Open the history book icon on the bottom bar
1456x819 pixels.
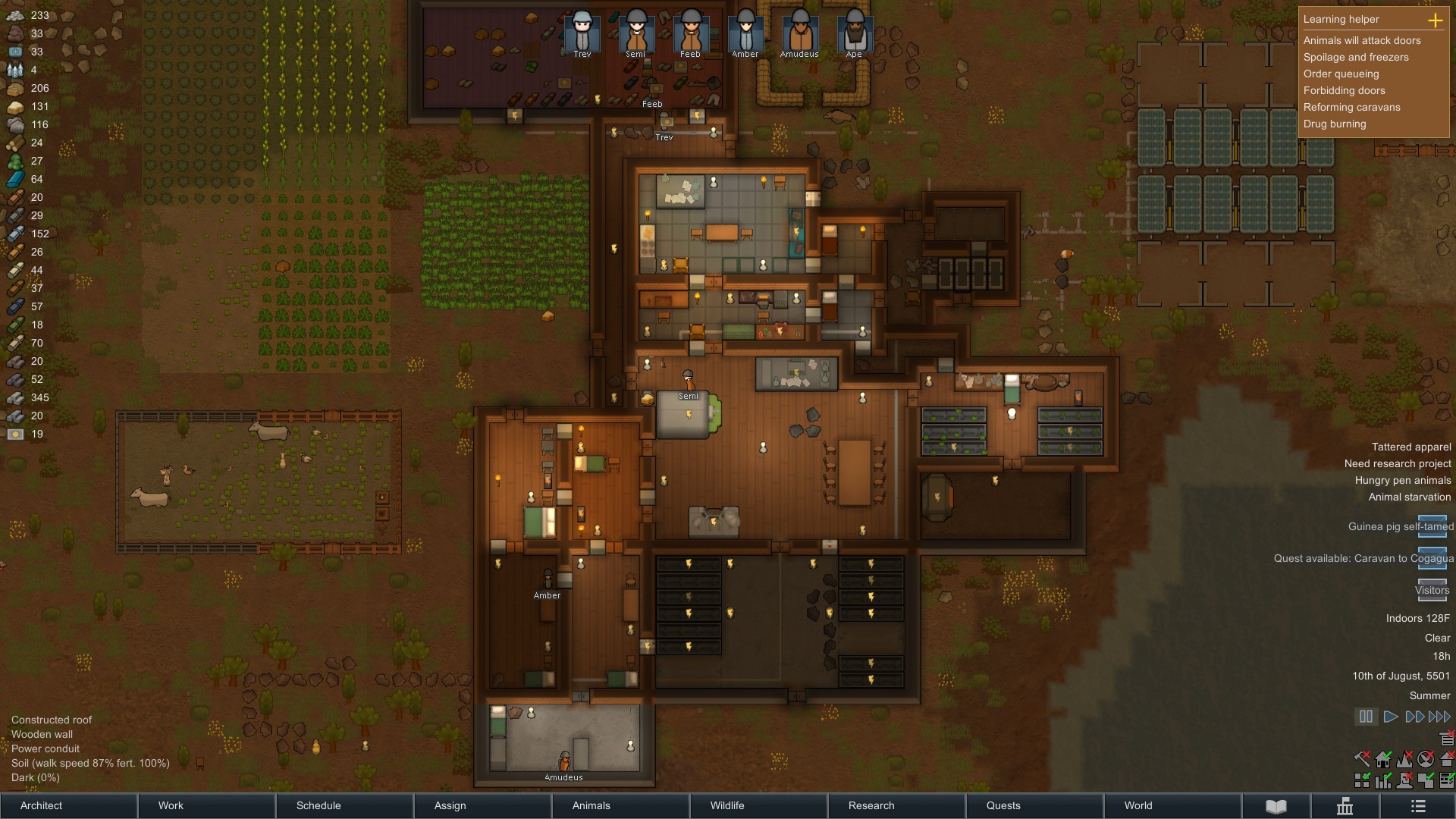(1276, 806)
